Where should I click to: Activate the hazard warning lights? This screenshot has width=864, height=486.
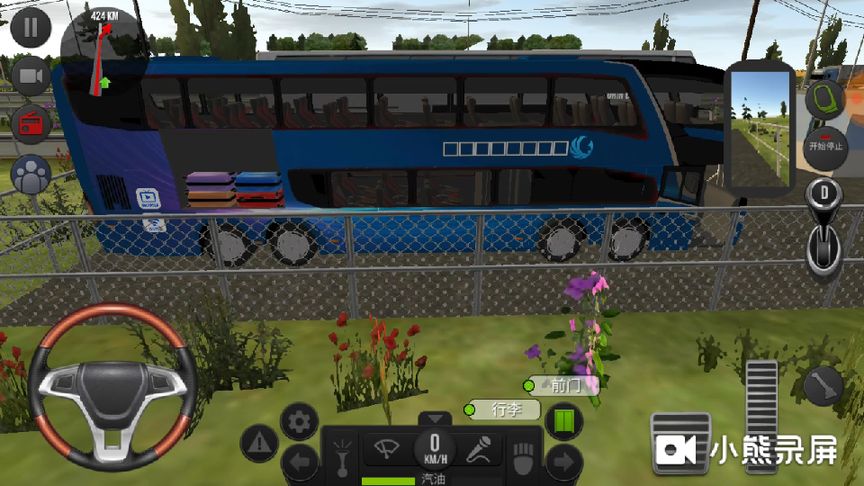click(x=259, y=440)
